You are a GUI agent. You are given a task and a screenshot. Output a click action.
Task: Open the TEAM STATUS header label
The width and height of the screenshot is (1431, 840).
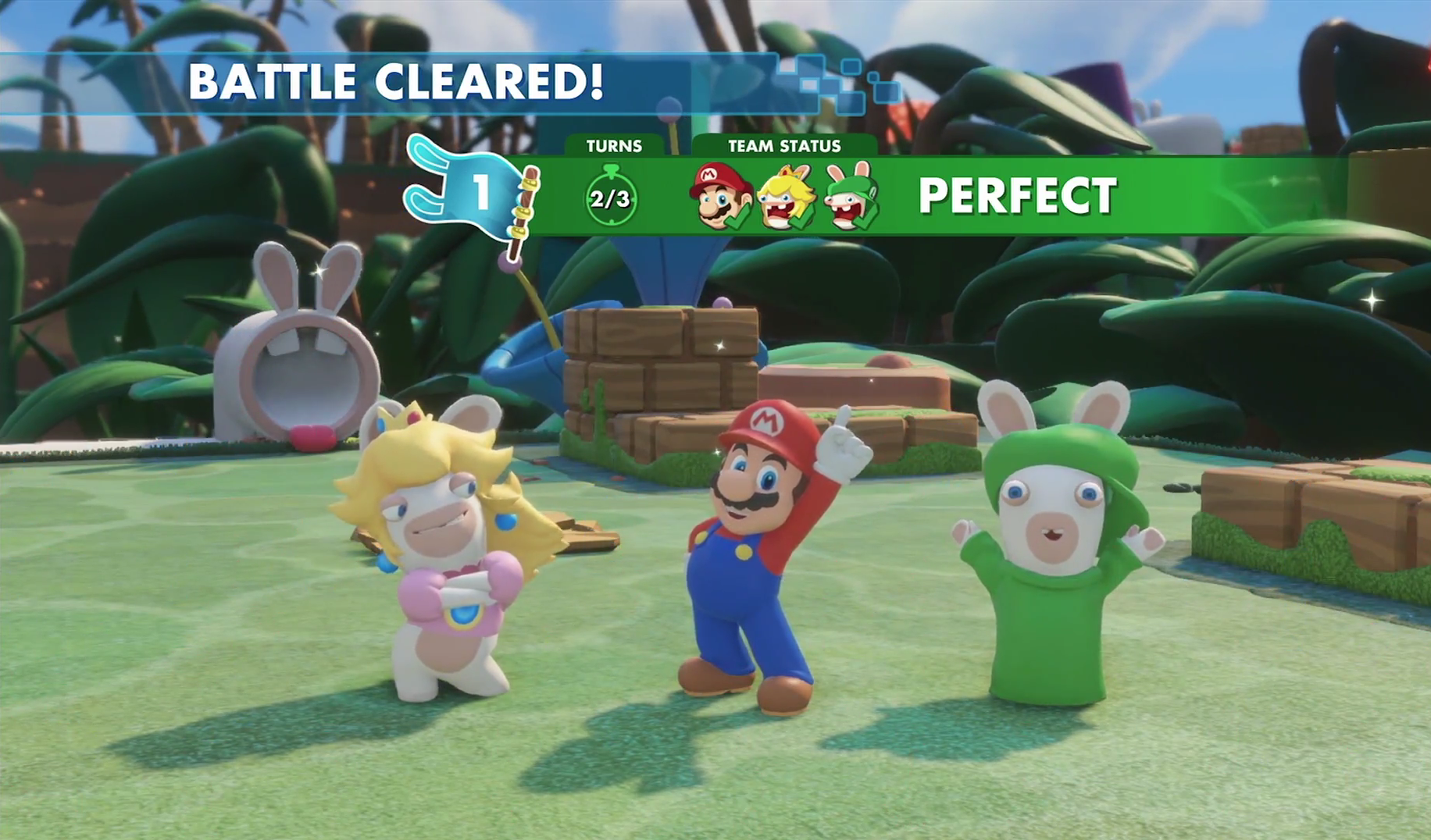tap(783, 144)
